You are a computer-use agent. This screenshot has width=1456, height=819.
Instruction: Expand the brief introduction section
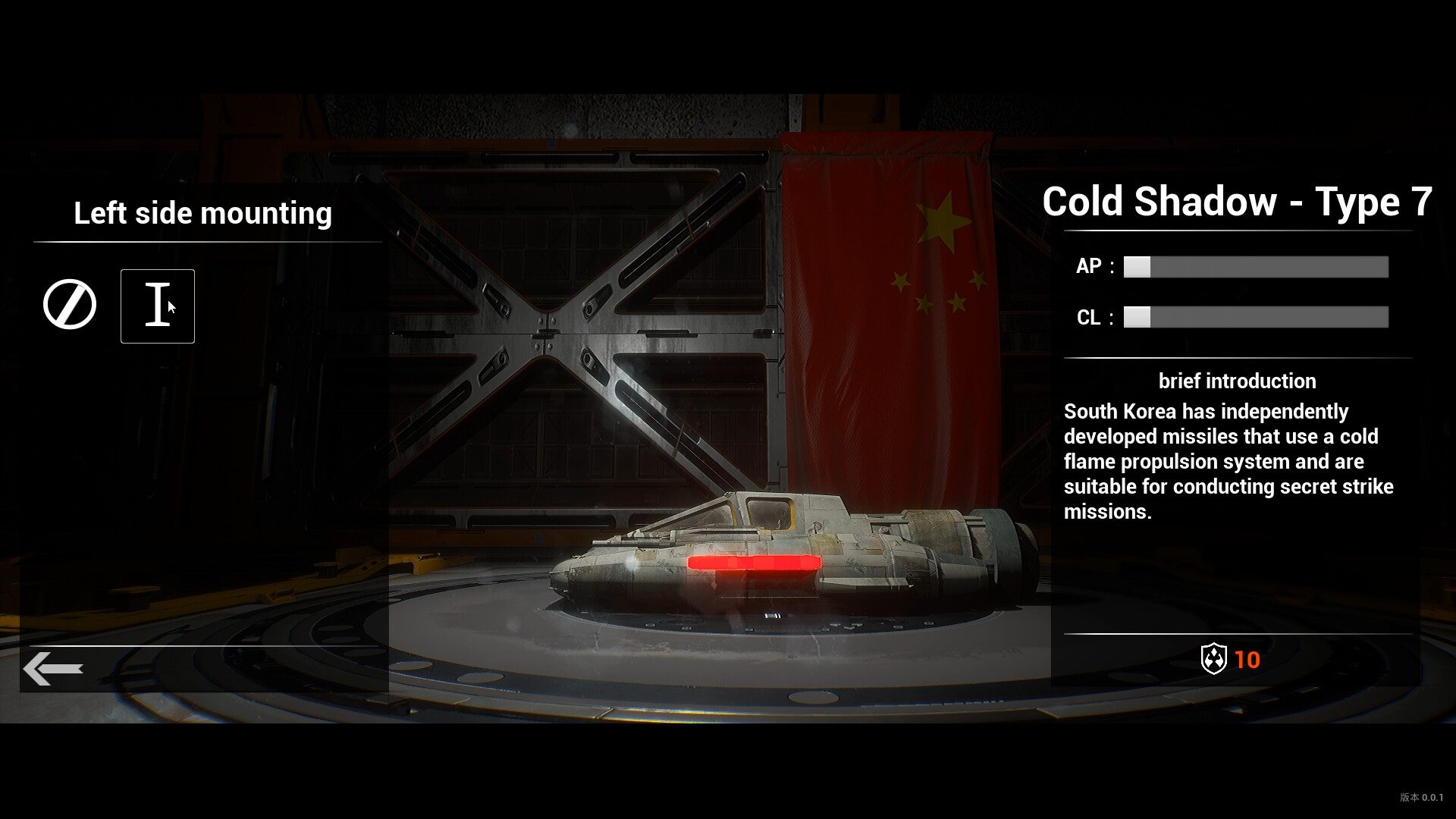(1236, 381)
